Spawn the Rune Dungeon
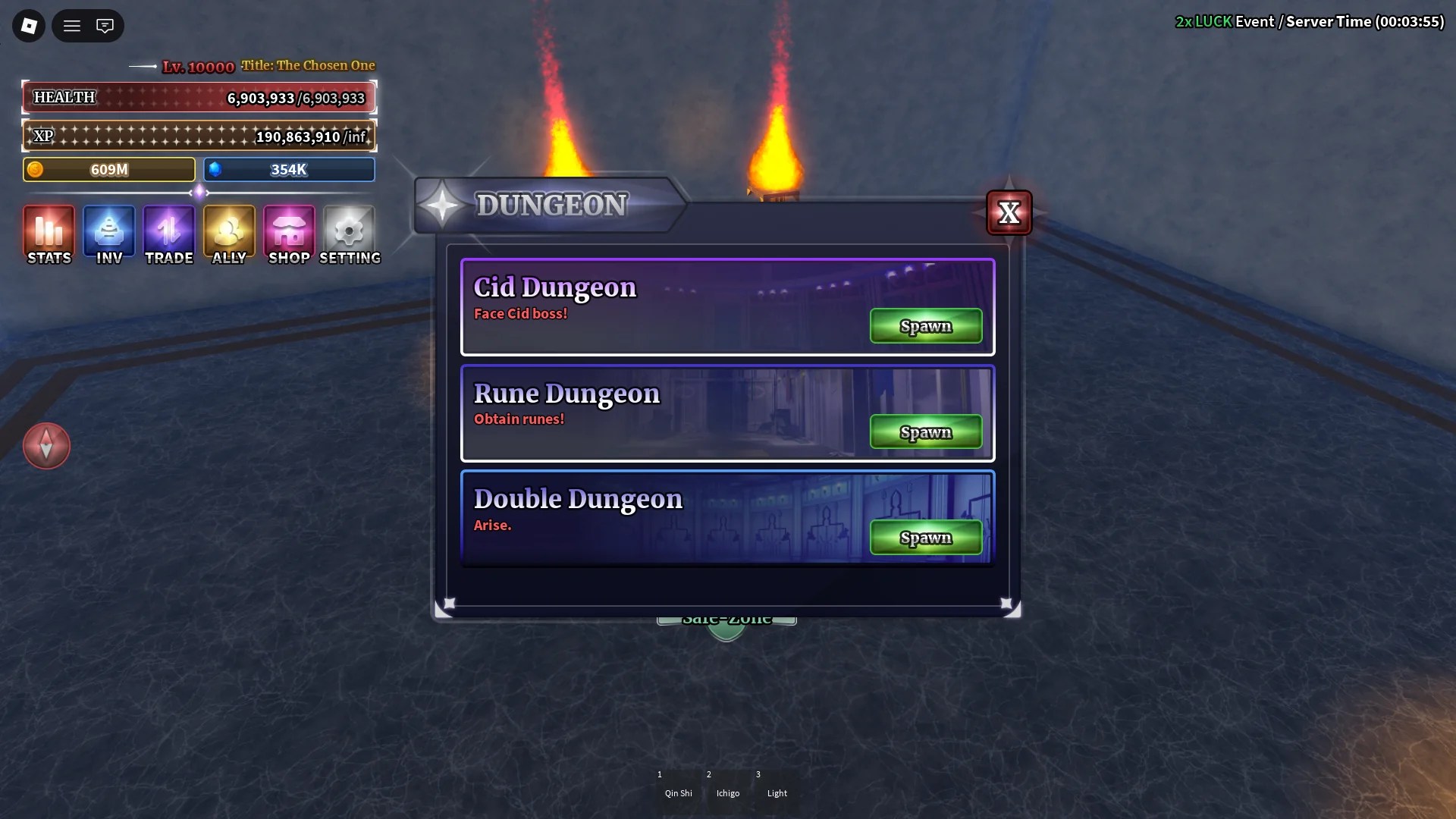Viewport: 1456px width, 819px height. pos(925,431)
